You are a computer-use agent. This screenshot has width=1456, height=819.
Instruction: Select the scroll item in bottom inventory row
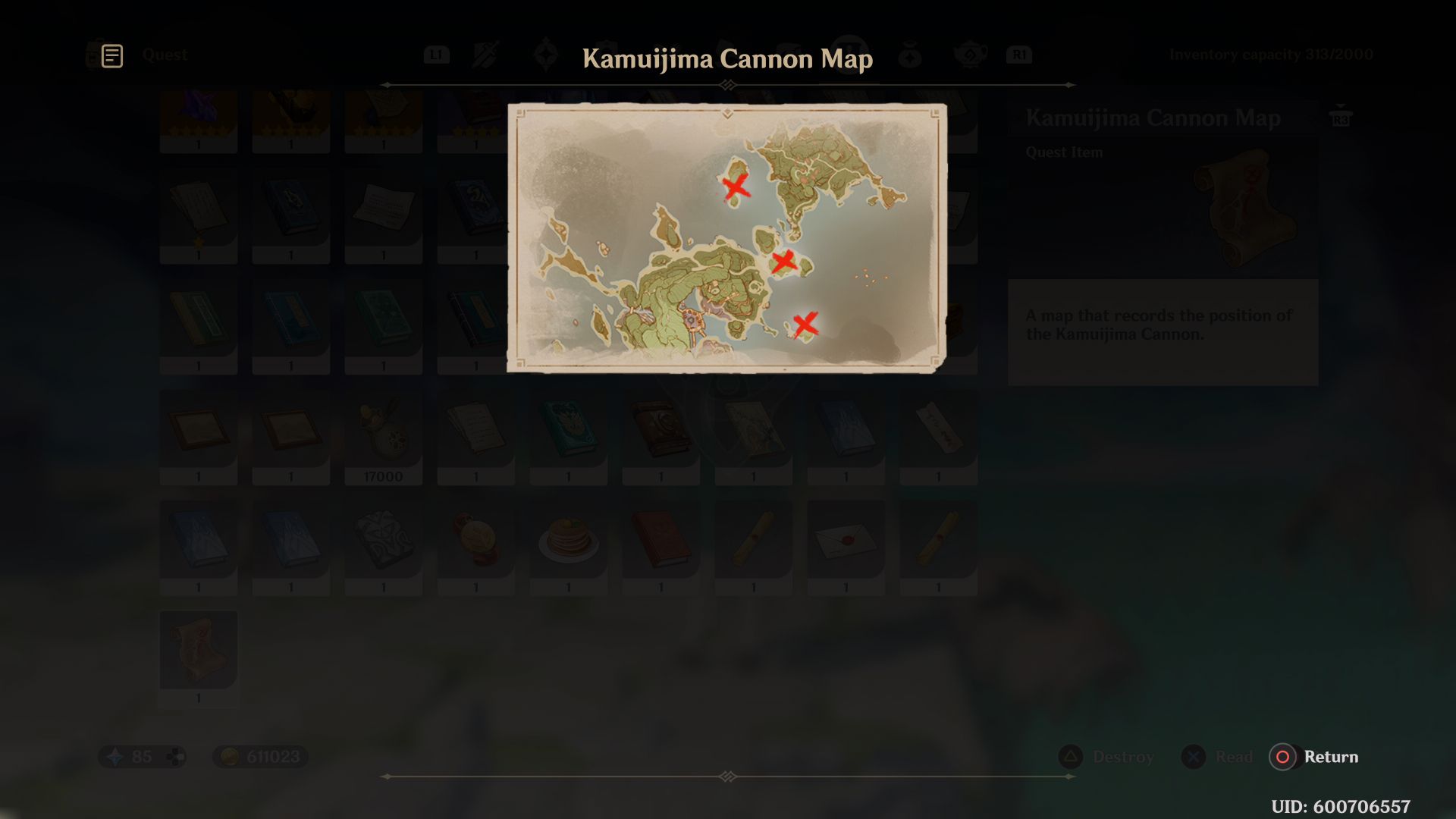(x=198, y=652)
